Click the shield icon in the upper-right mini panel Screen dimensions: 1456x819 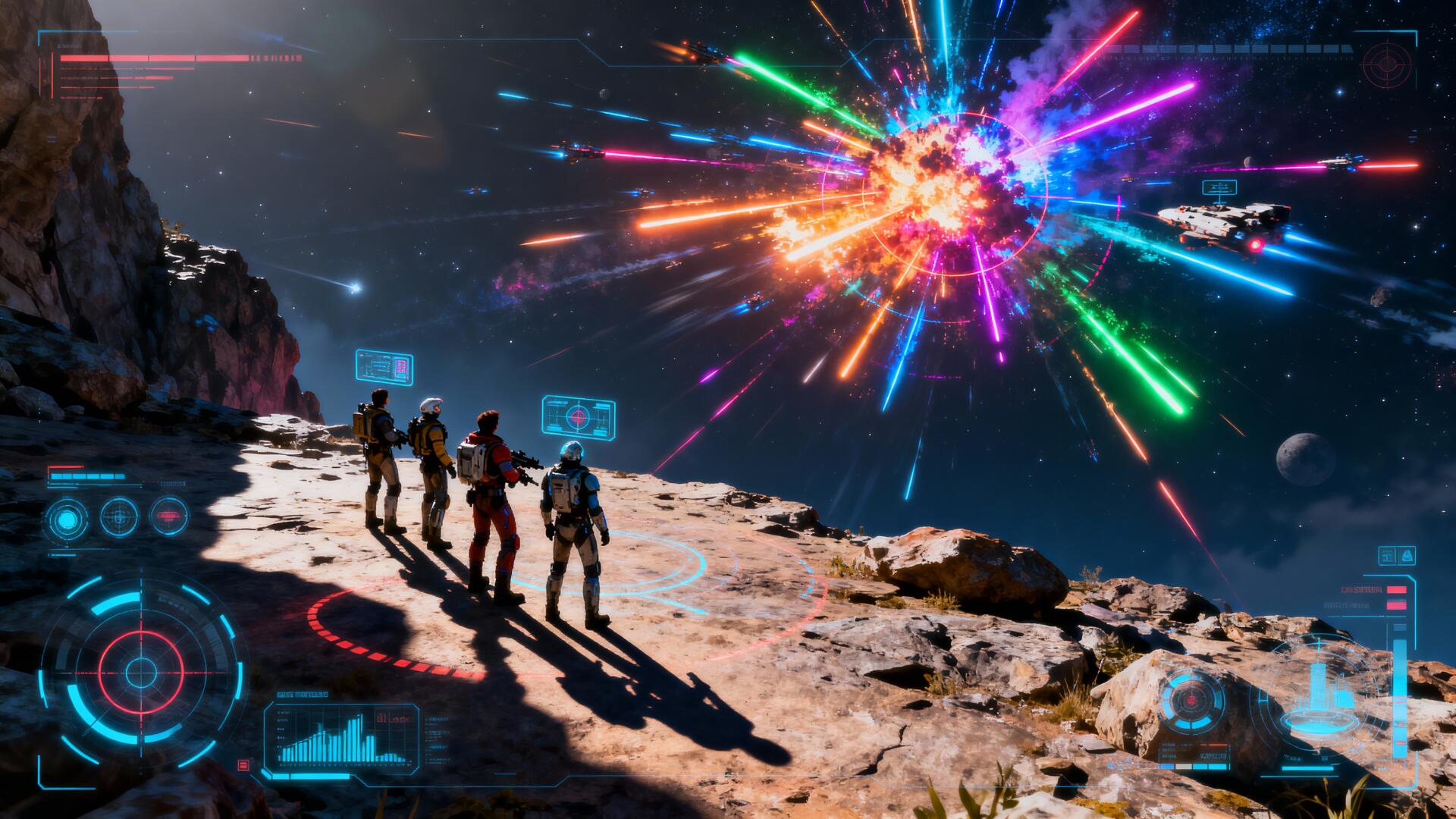(x=1407, y=556)
